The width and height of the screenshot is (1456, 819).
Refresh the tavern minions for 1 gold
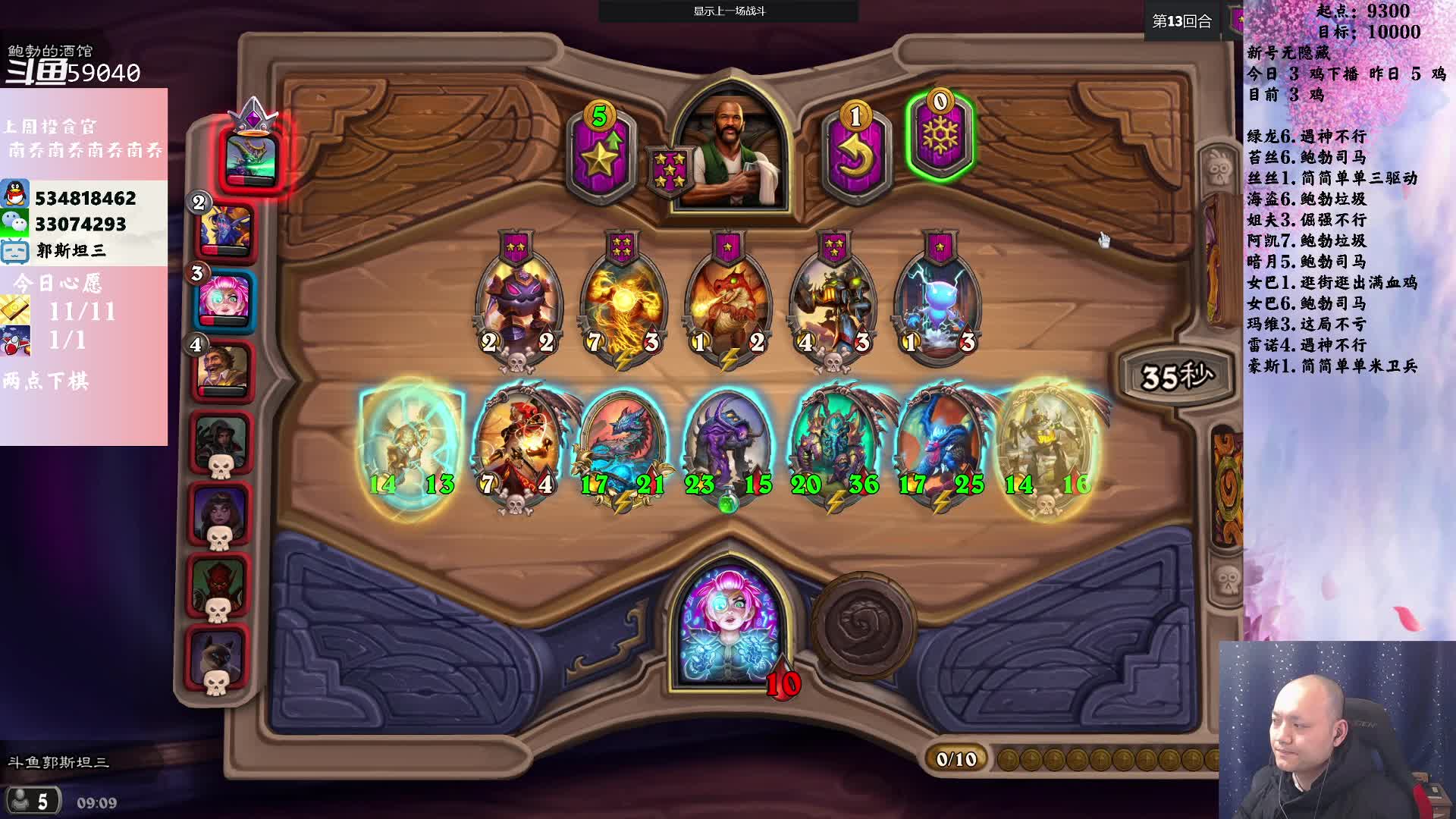pos(855,152)
